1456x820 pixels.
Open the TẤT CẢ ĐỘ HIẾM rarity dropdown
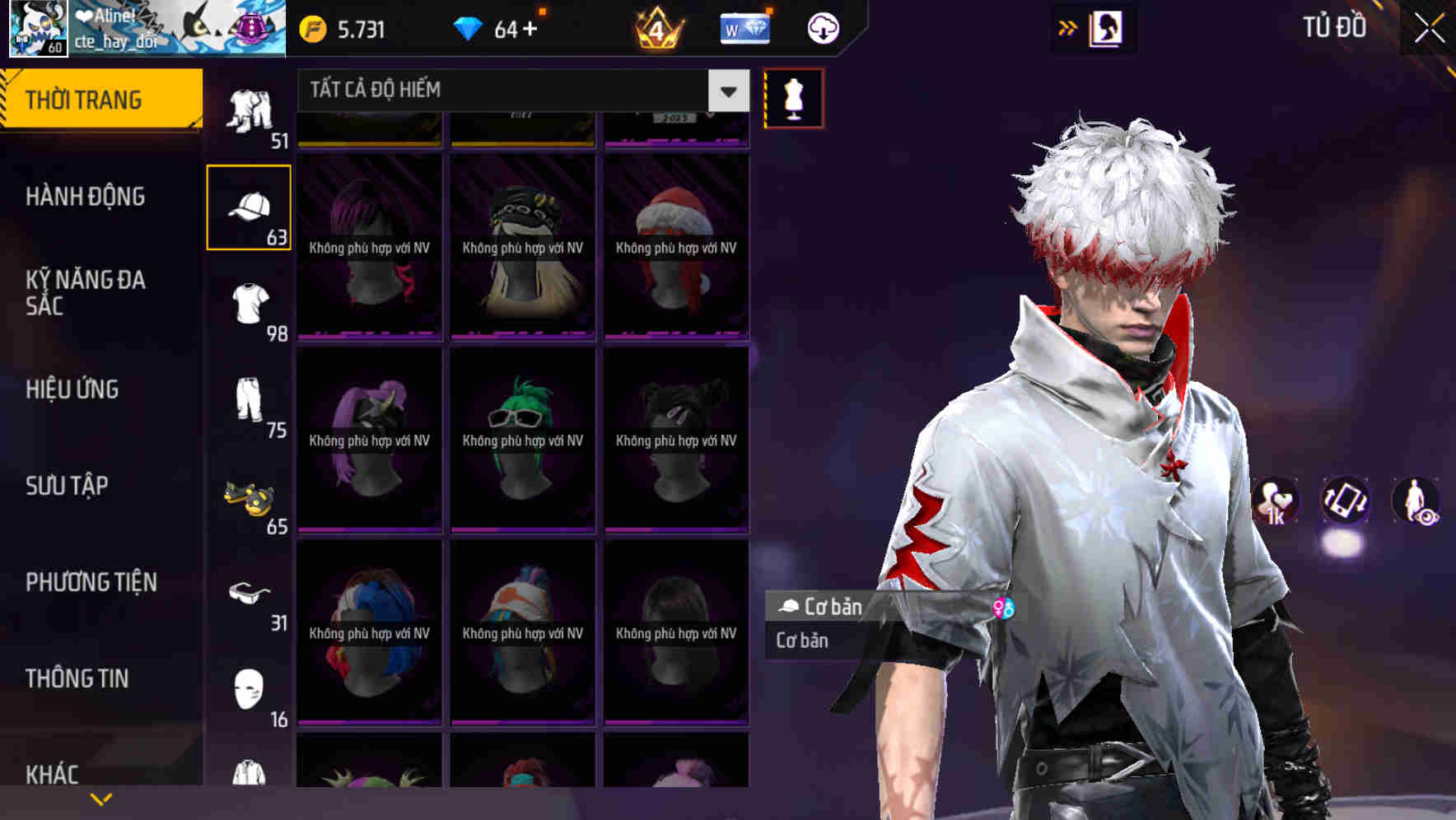pyautogui.click(x=519, y=91)
